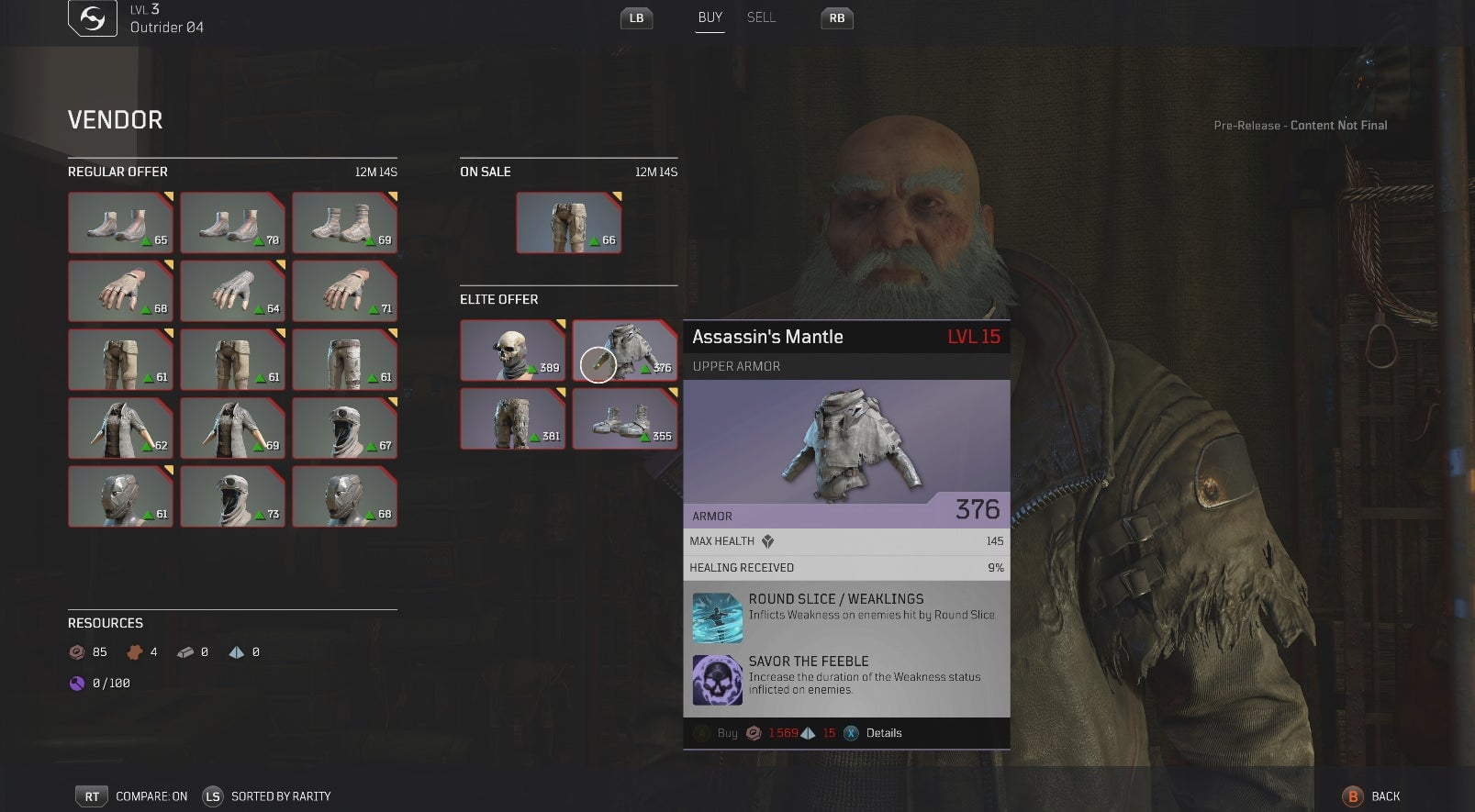Select the scrap resource icon showing 85
Image resolution: width=1475 pixels, height=812 pixels.
pyautogui.click(x=75, y=652)
